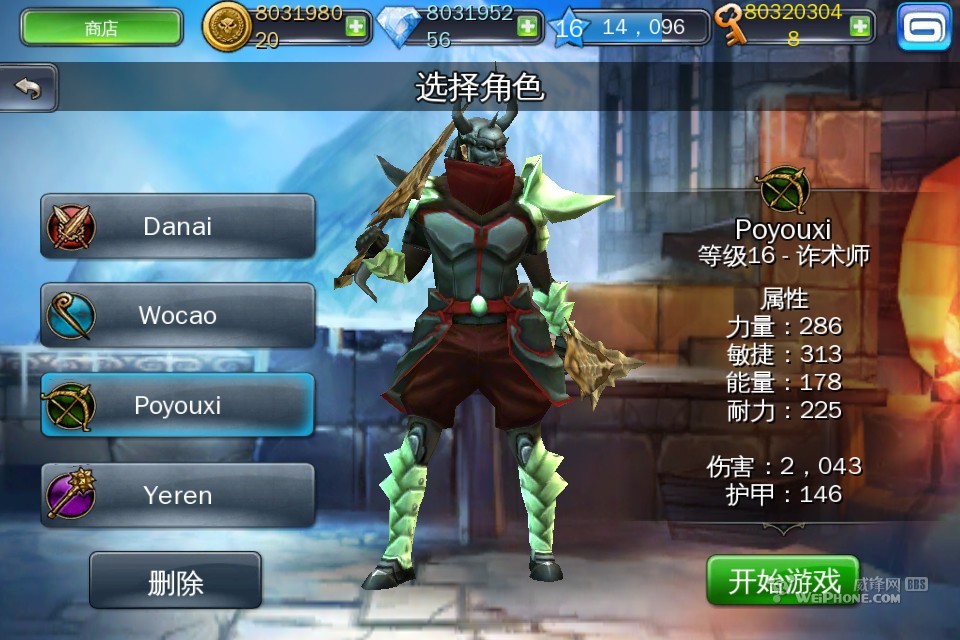This screenshot has width=960, height=640.
Task: Choose the Wocao character
Action: click(178, 316)
